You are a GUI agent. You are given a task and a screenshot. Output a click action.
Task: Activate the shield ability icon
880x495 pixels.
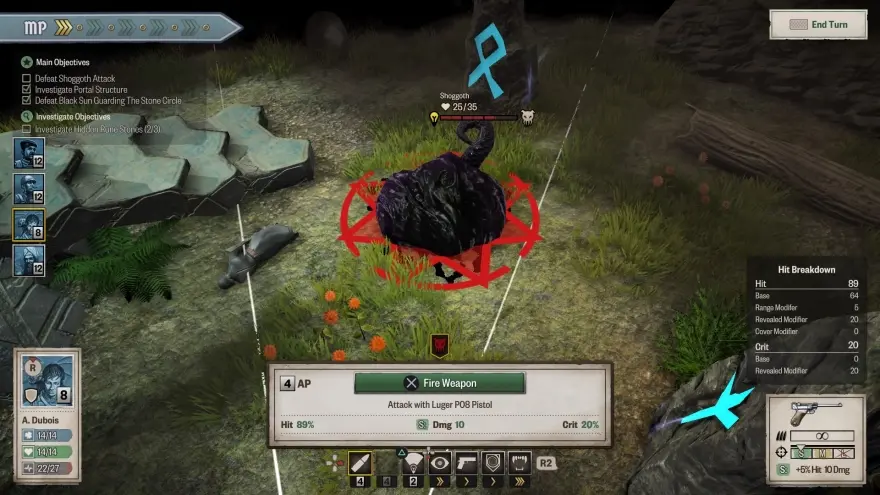[491, 462]
